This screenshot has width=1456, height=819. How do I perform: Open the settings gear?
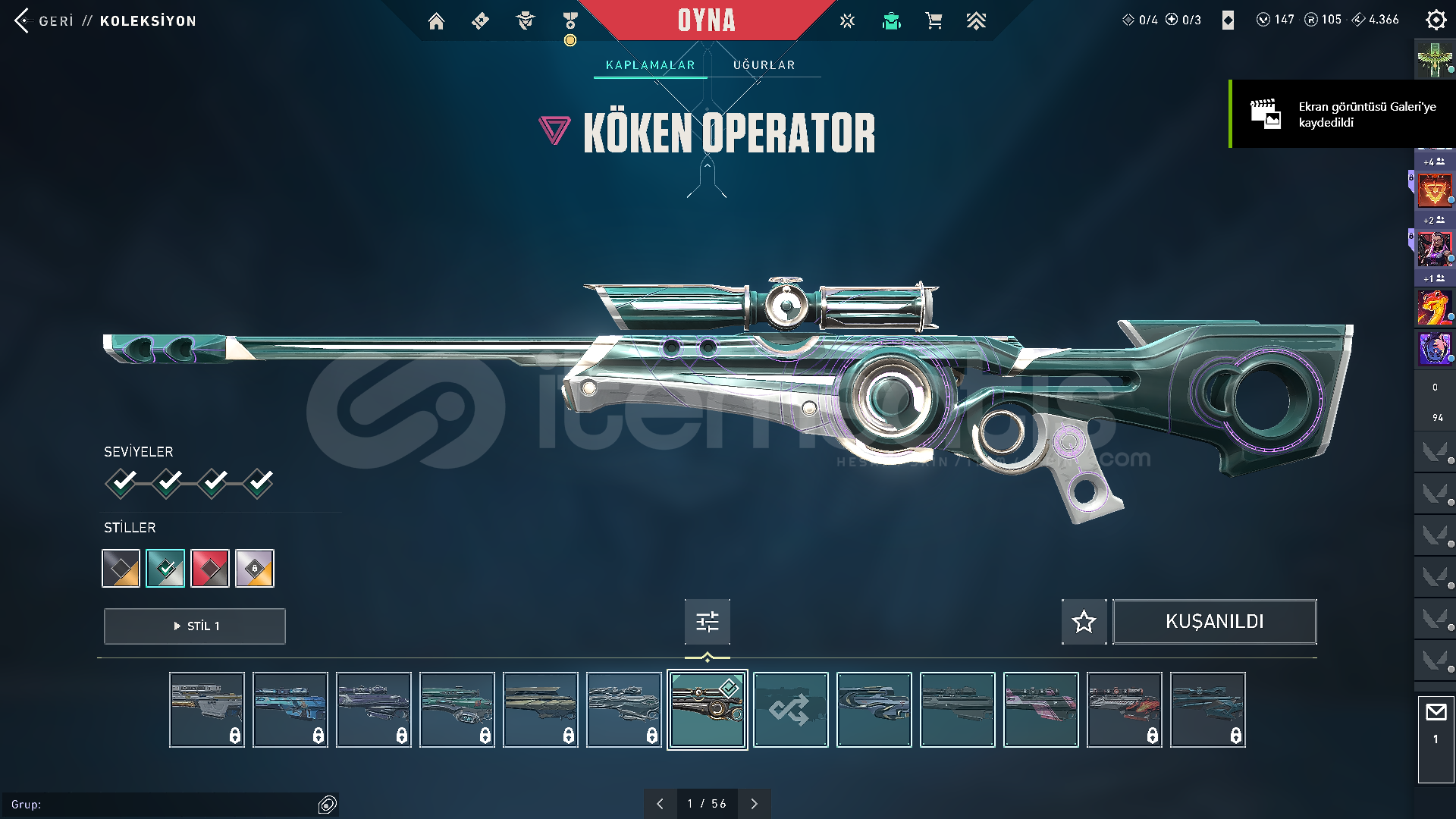pyautogui.click(x=1436, y=20)
